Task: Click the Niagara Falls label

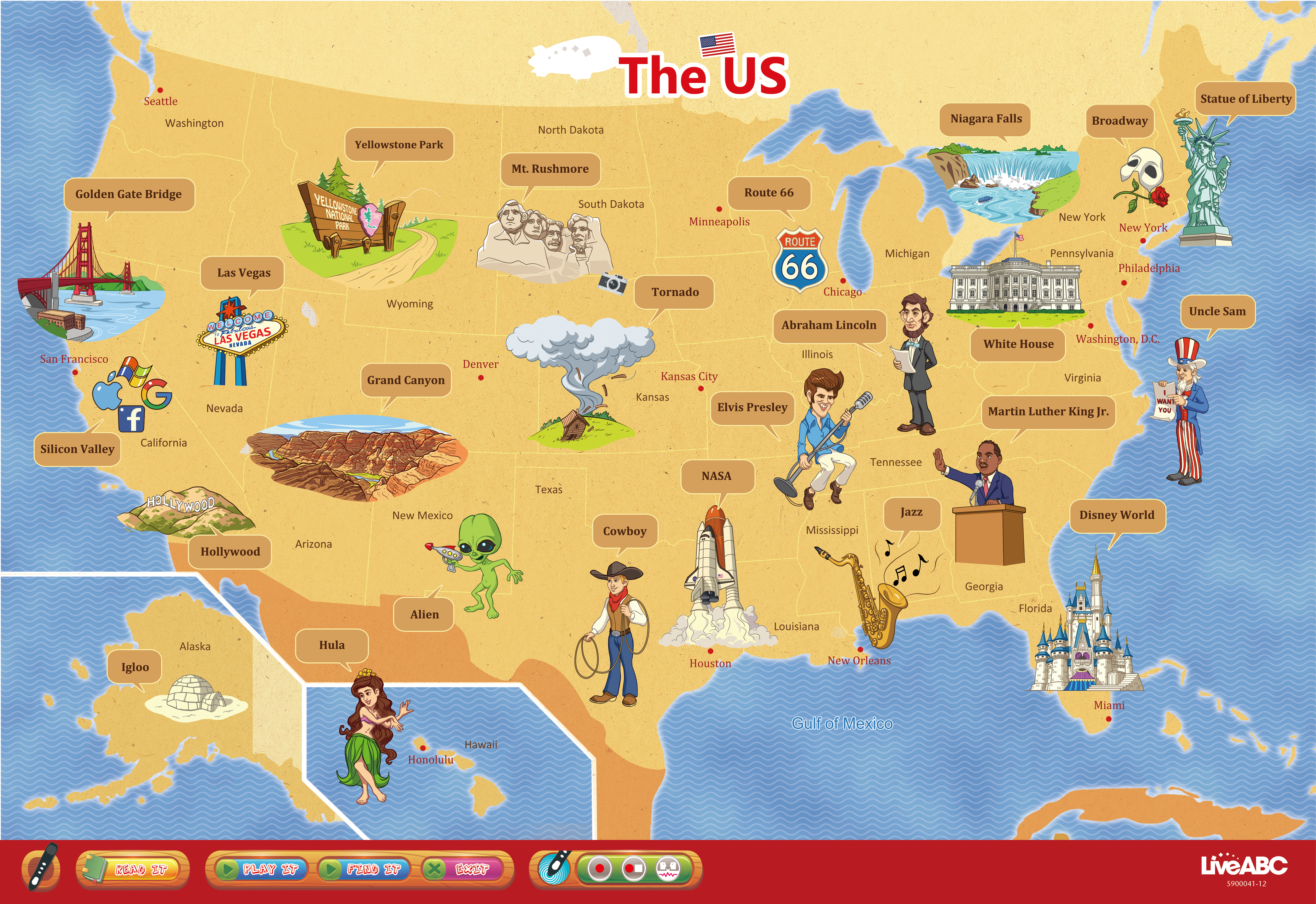Action: coord(986,119)
